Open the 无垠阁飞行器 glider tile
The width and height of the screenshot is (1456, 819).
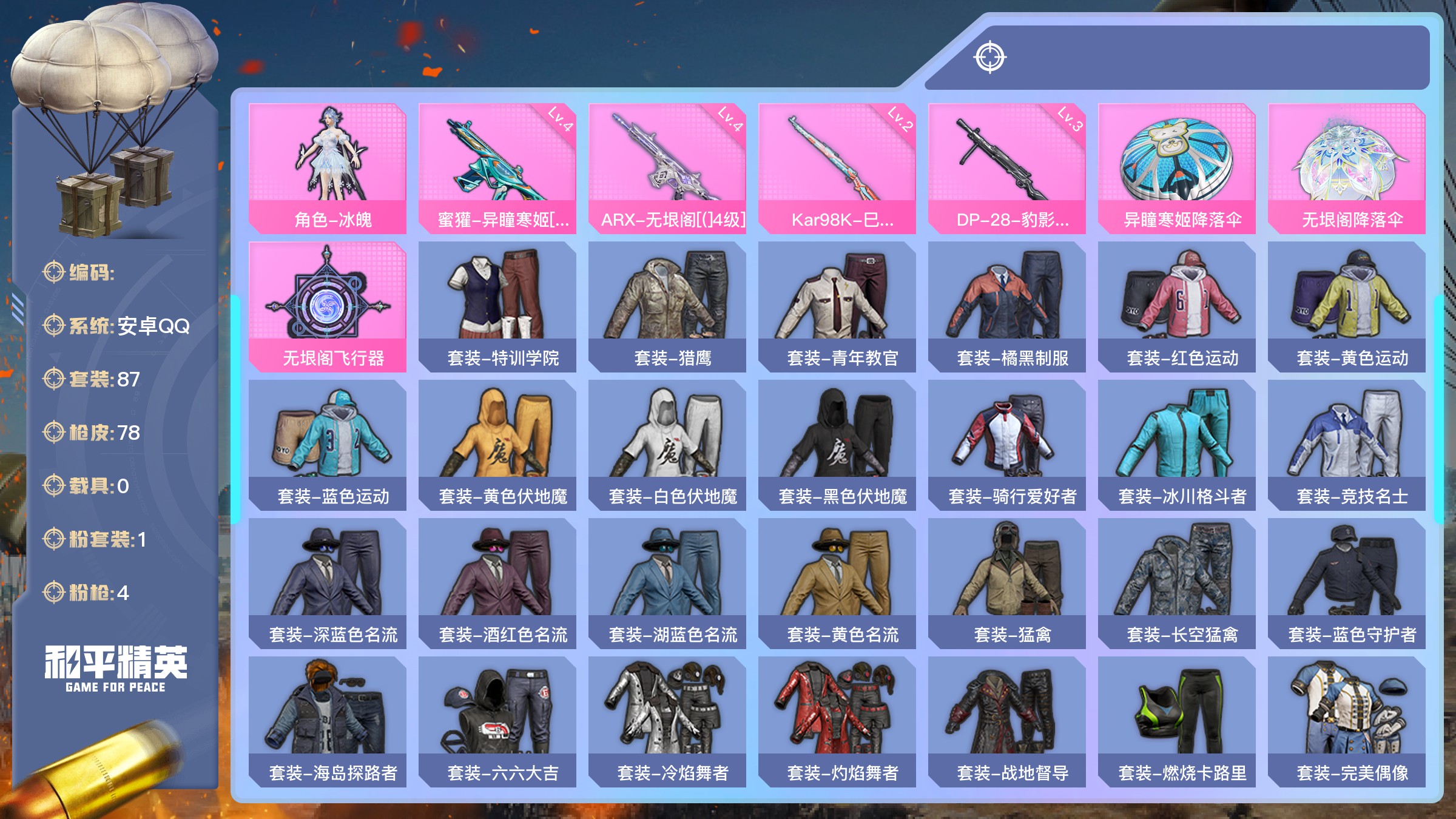pos(328,306)
